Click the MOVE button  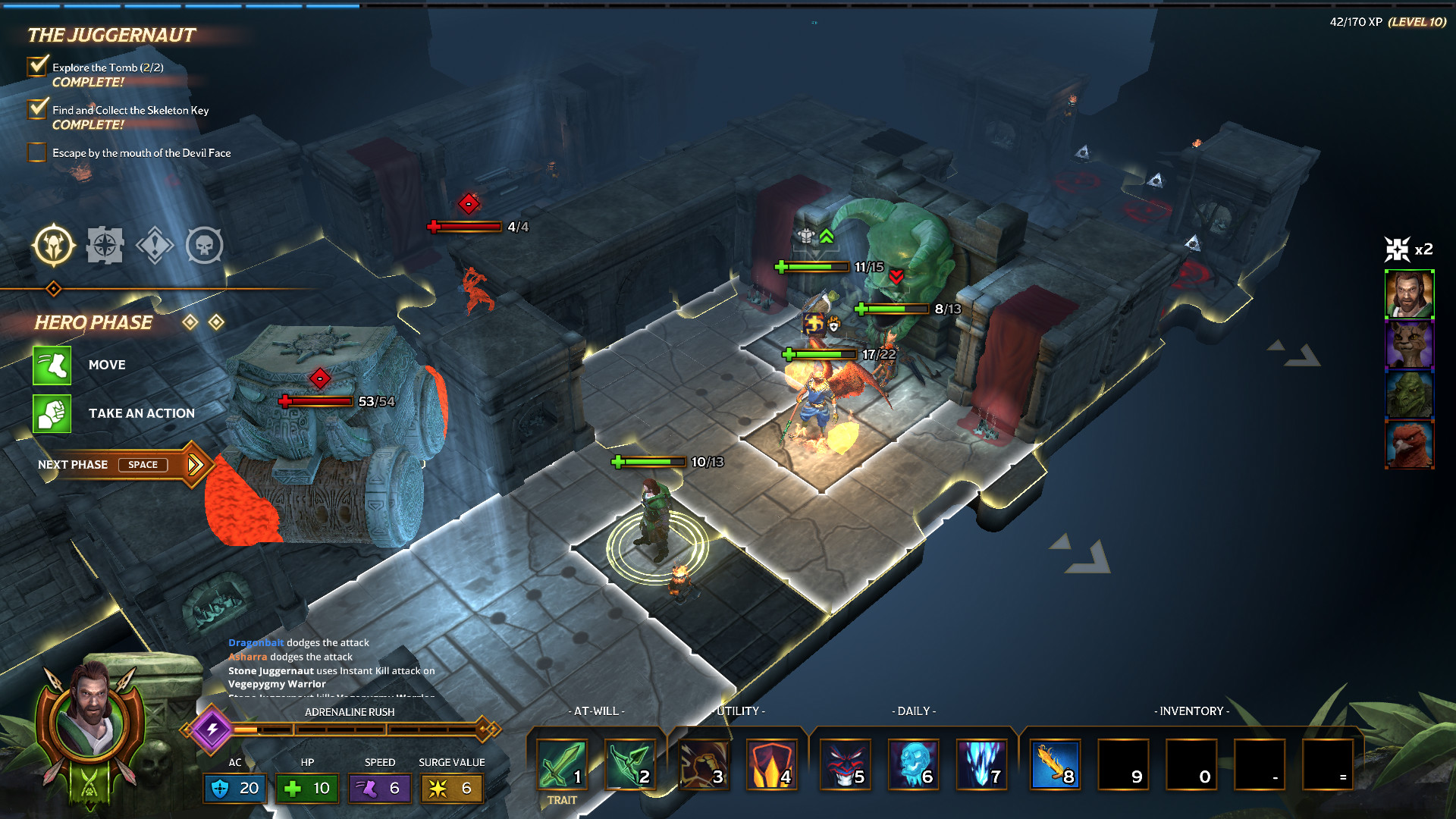coord(52,365)
